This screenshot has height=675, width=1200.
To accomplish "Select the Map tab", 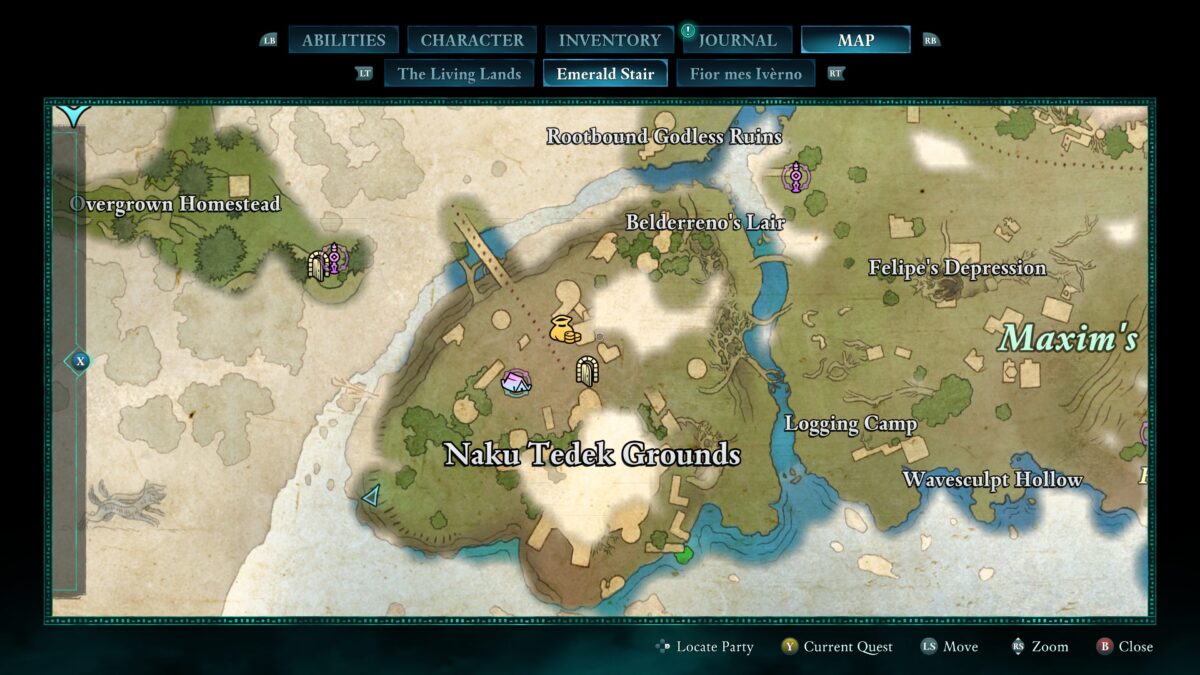I will point(855,40).
